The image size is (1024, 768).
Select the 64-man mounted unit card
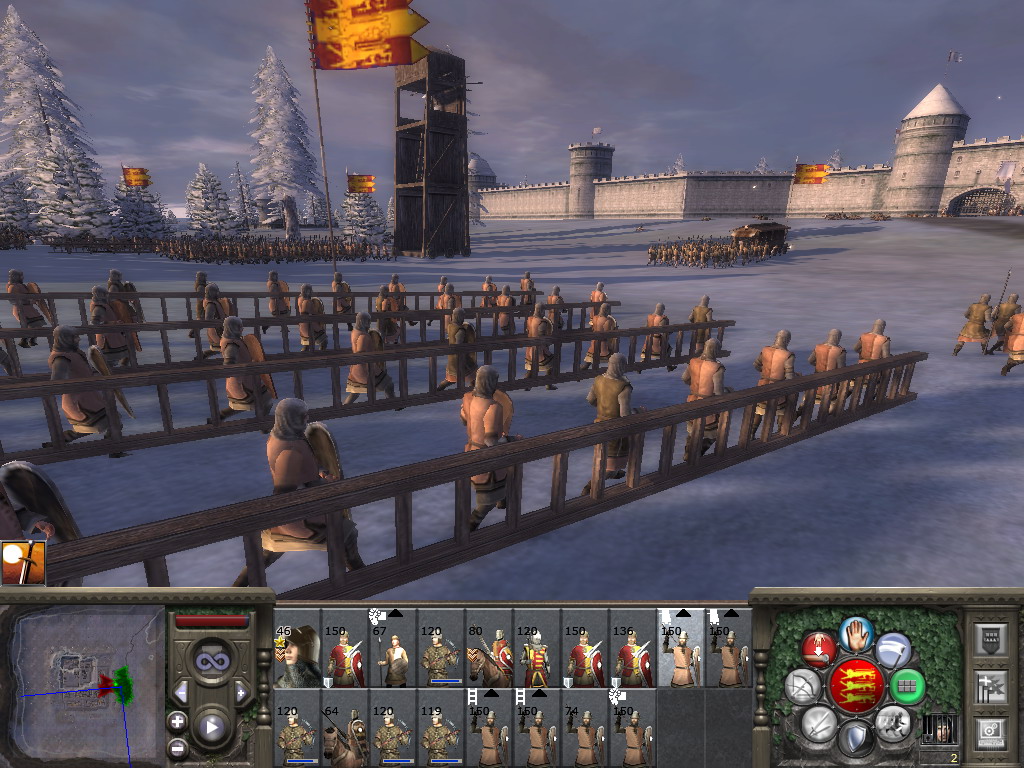point(345,734)
